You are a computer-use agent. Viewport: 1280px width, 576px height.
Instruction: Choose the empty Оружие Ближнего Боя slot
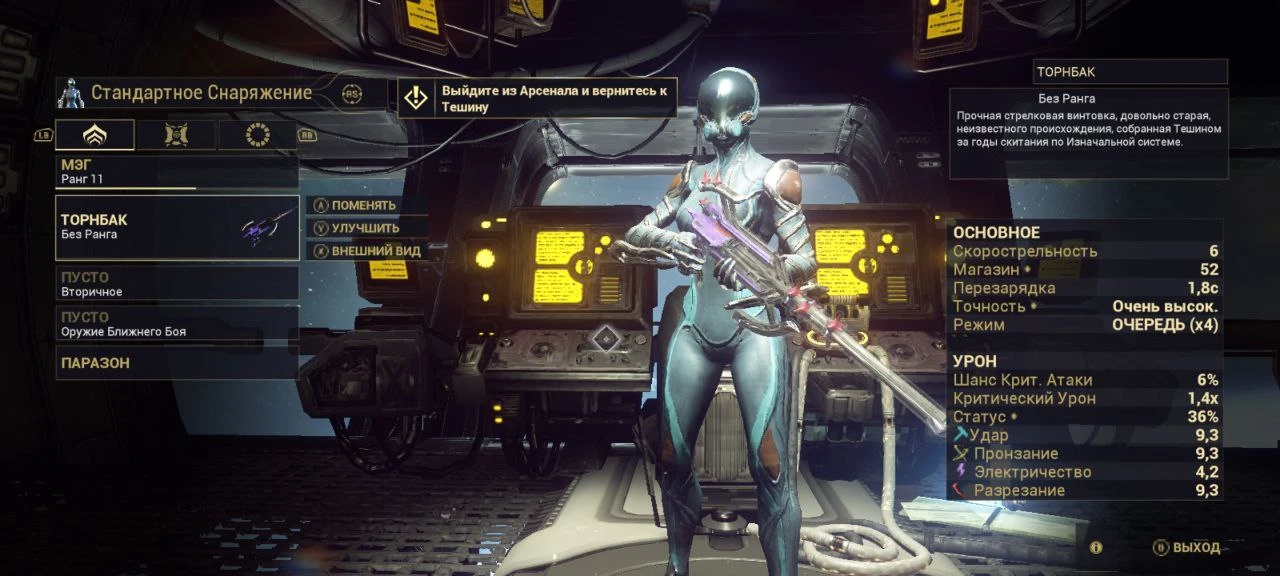[x=177, y=323]
